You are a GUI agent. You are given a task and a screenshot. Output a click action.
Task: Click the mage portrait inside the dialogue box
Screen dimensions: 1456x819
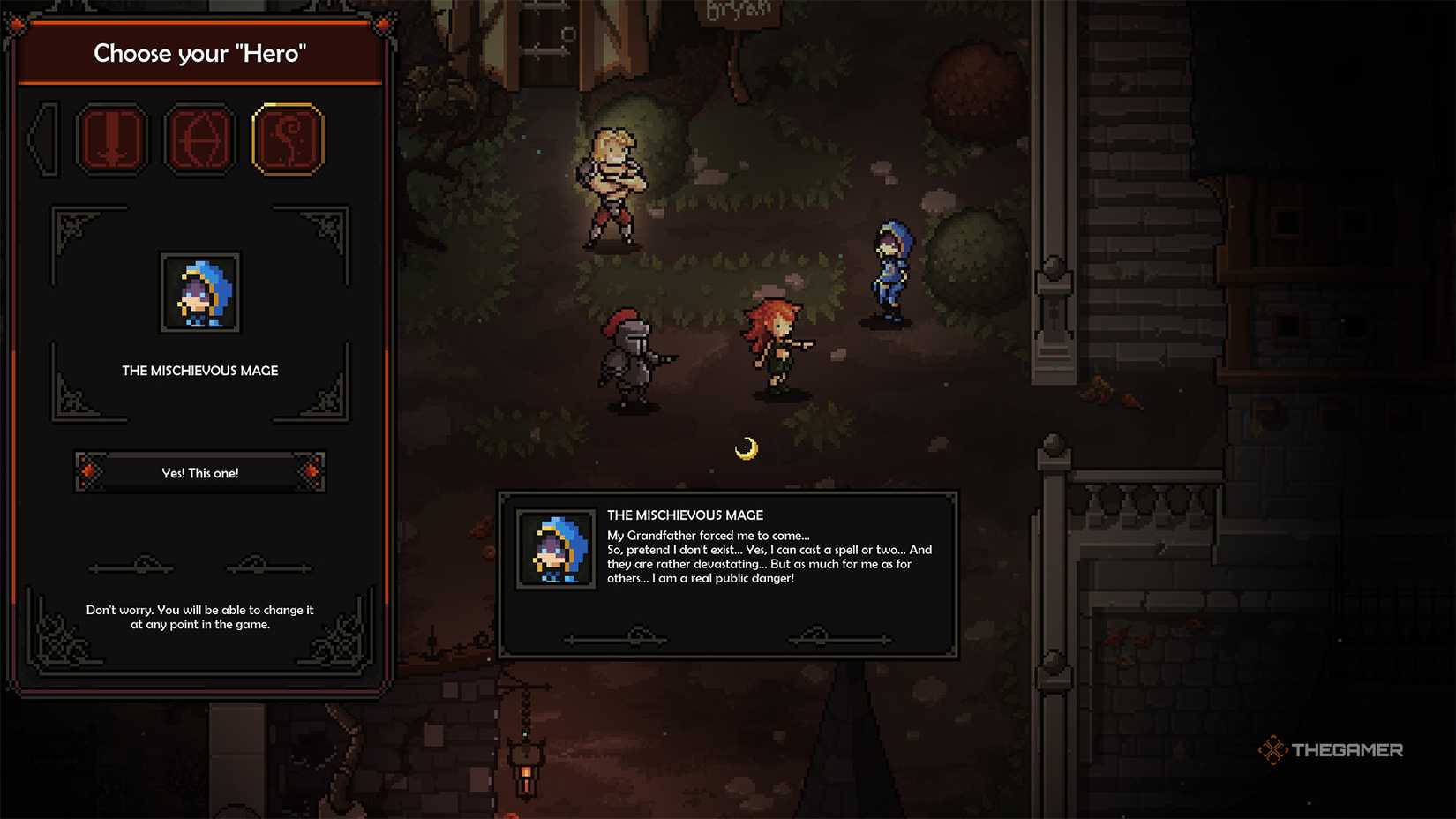point(556,549)
